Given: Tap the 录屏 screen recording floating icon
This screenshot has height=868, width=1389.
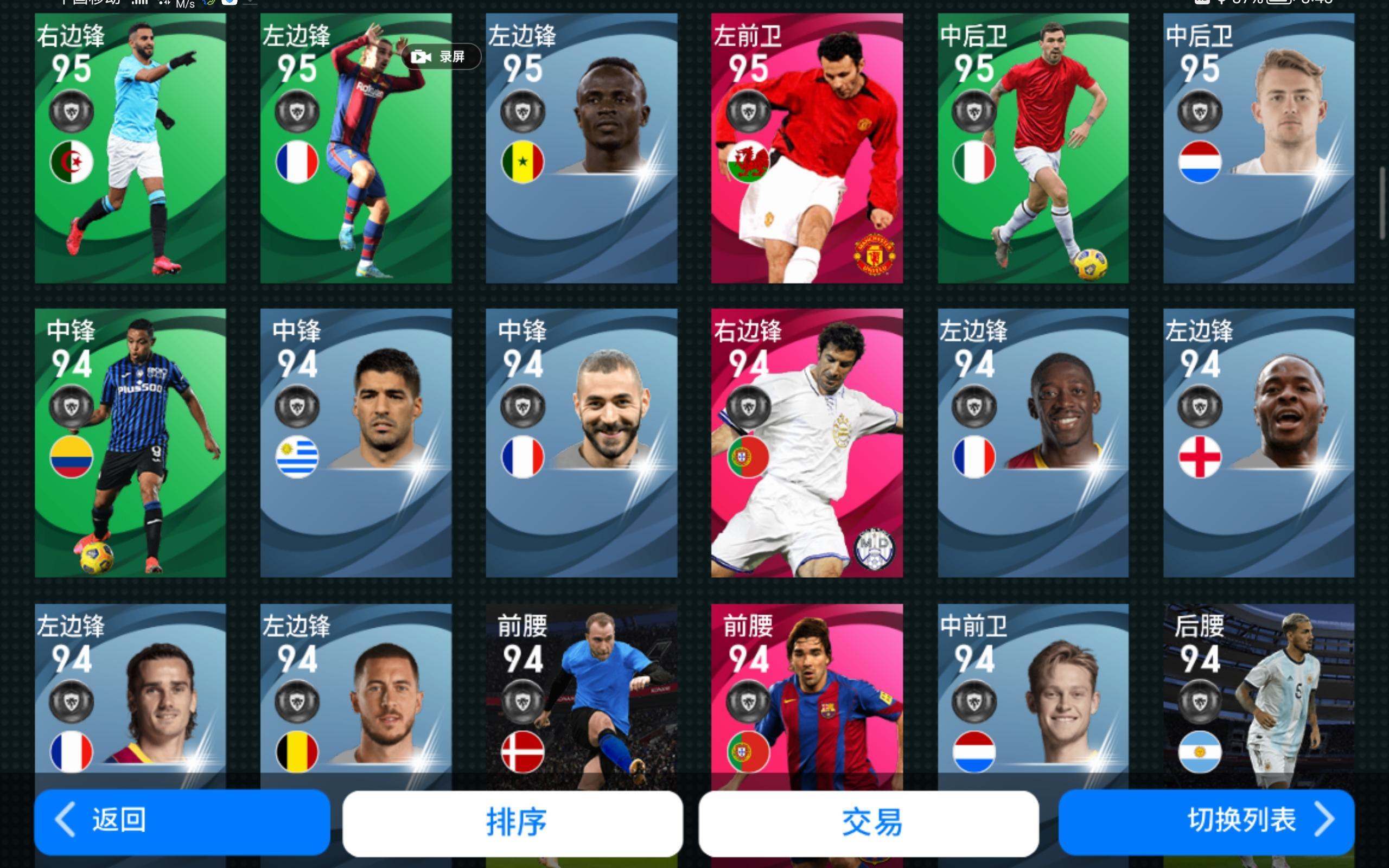Looking at the screenshot, I should pos(442,56).
